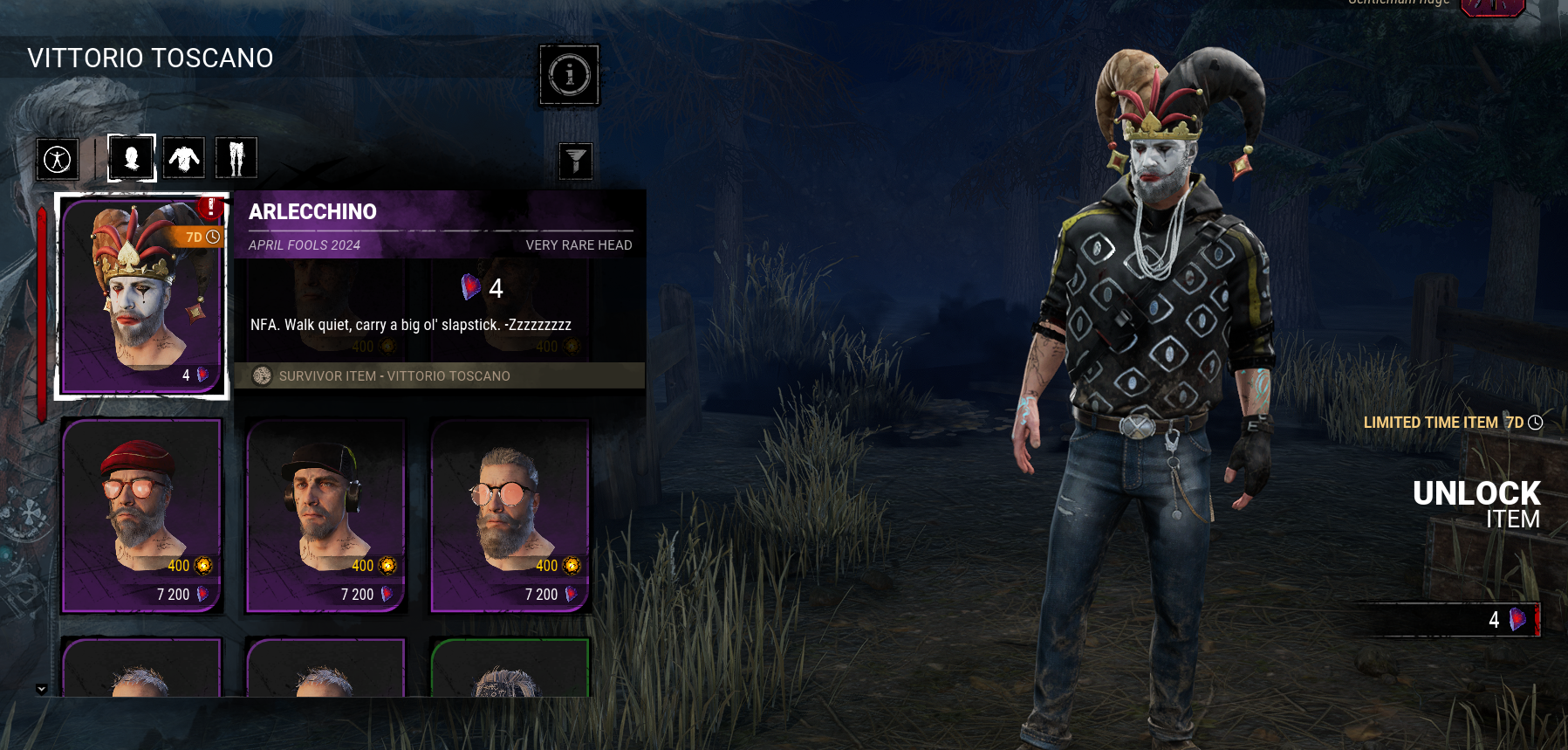This screenshot has height=750, width=1568.
Task: Select the Arlecchino jester head item
Action: [x=141, y=296]
